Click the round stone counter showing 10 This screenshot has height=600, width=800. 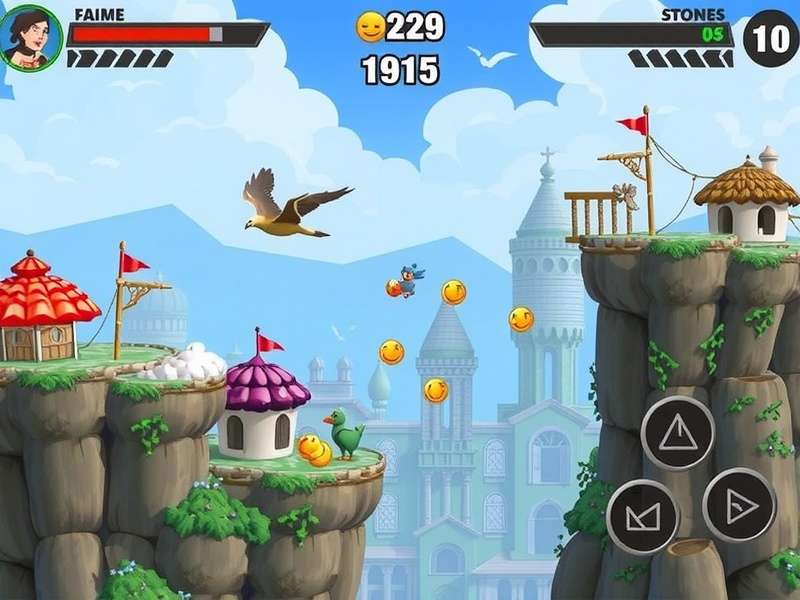771,39
